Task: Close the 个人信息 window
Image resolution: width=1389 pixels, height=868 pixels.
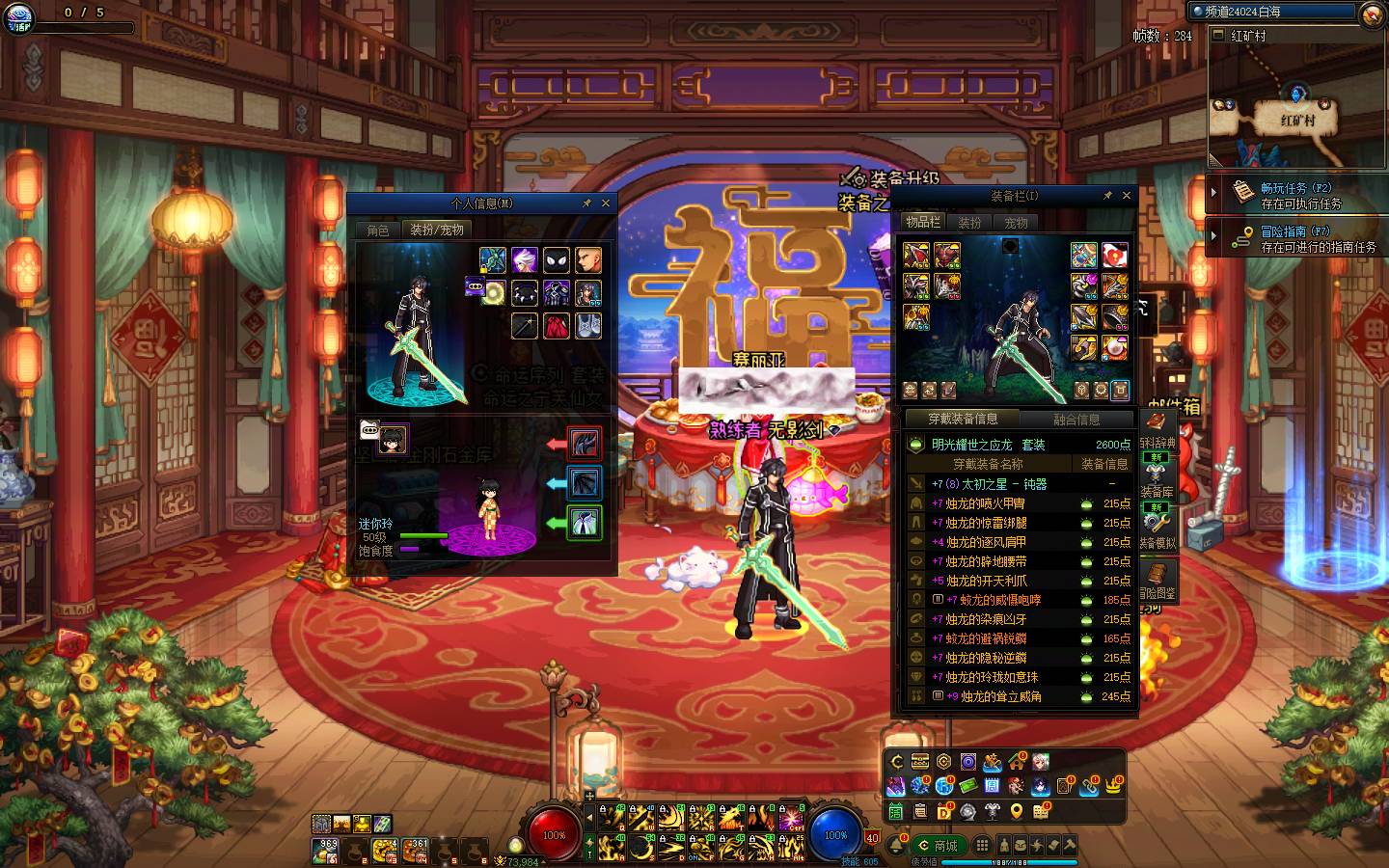Action: pyautogui.click(x=606, y=203)
